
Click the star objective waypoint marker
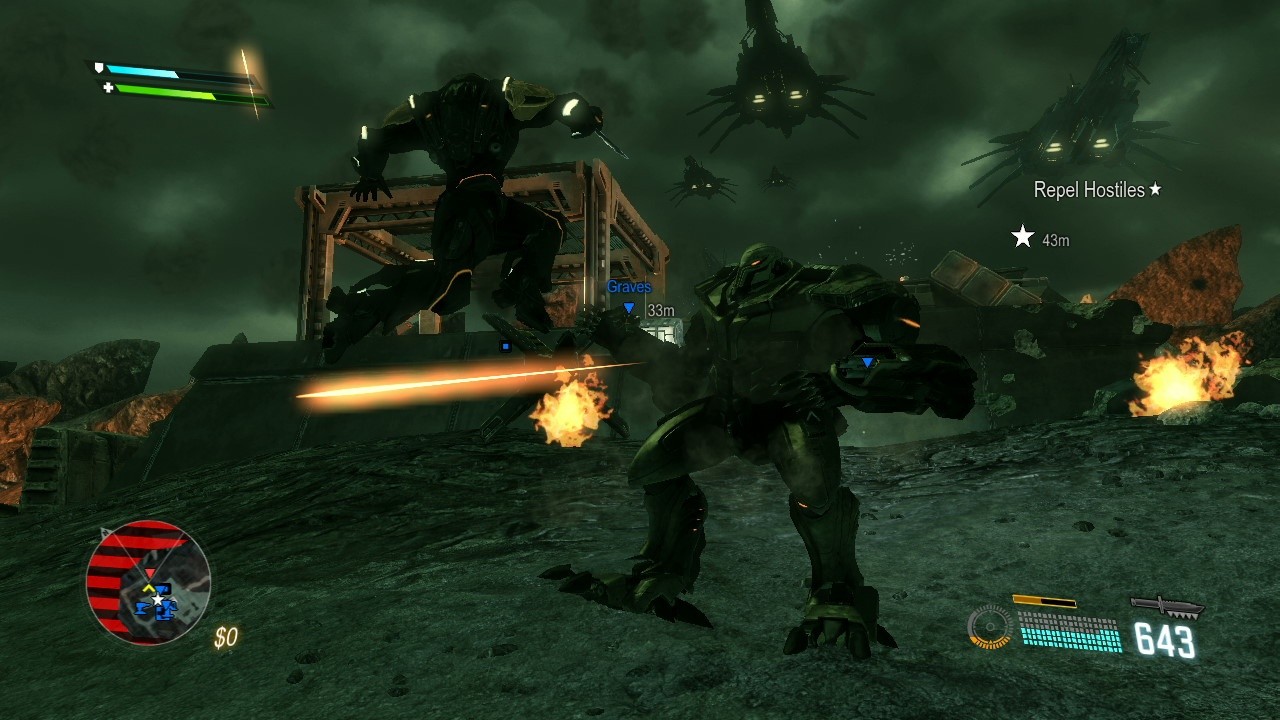click(x=1022, y=237)
